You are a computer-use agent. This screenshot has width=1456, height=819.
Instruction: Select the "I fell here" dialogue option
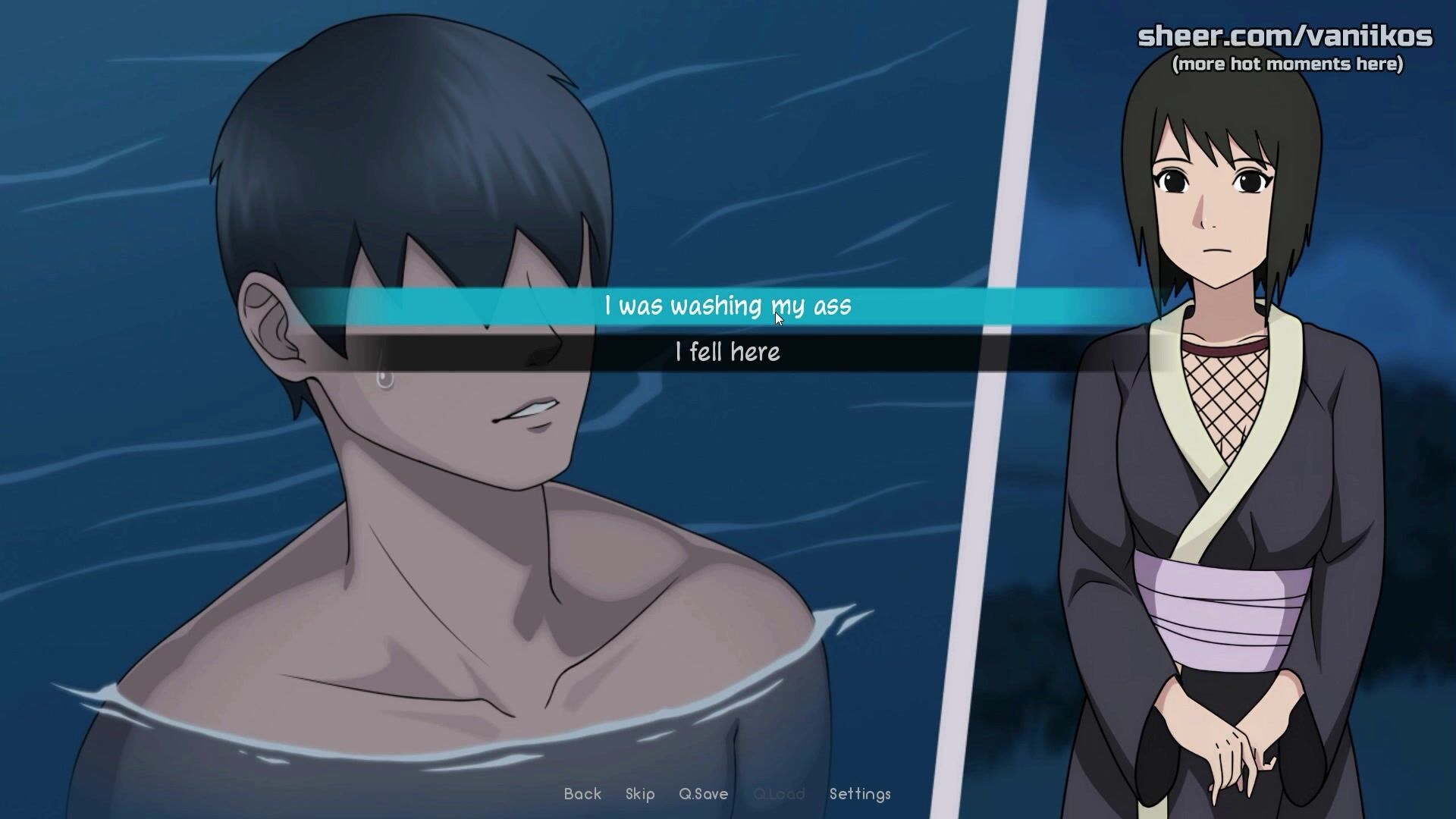point(727,353)
